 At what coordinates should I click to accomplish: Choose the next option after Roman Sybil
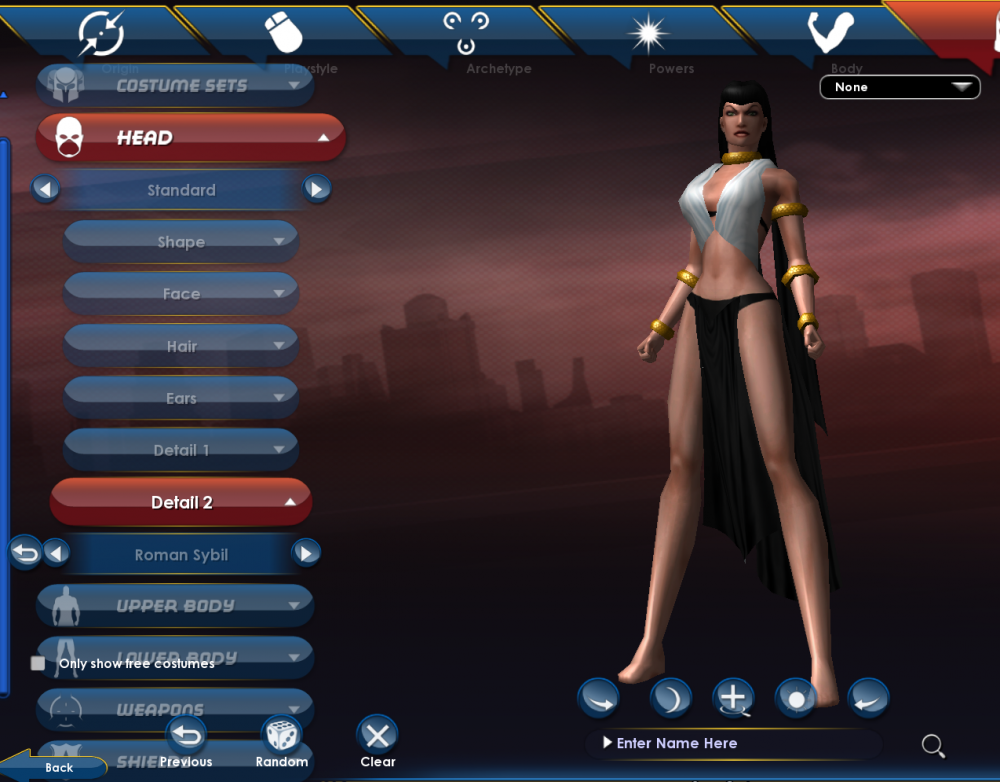pos(306,553)
